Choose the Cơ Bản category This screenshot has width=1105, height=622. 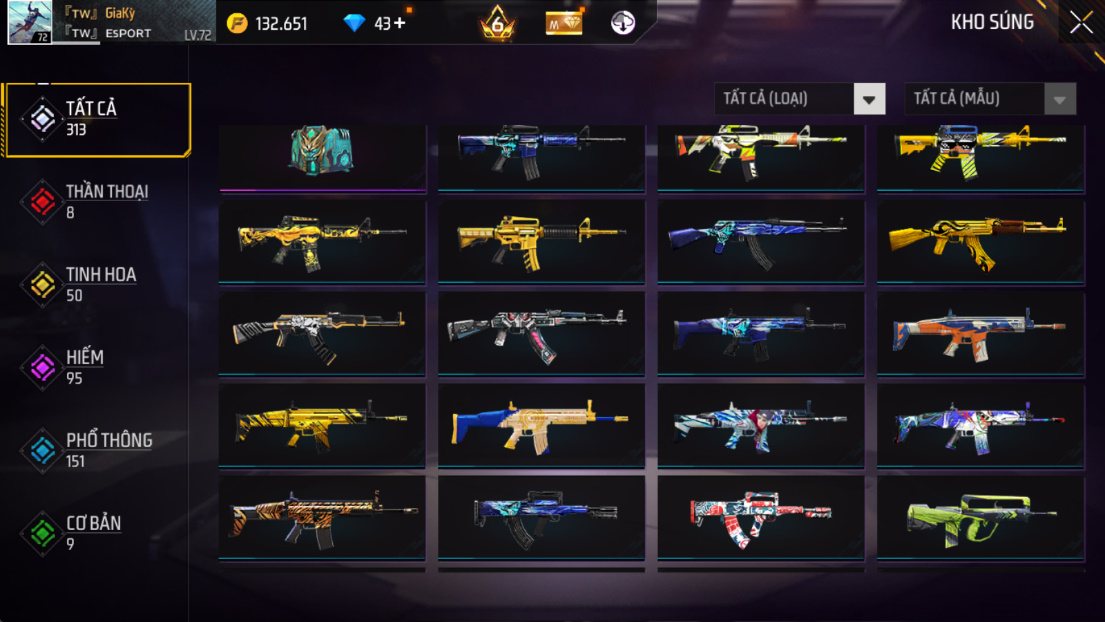pyautogui.click(x=97, y=532)
